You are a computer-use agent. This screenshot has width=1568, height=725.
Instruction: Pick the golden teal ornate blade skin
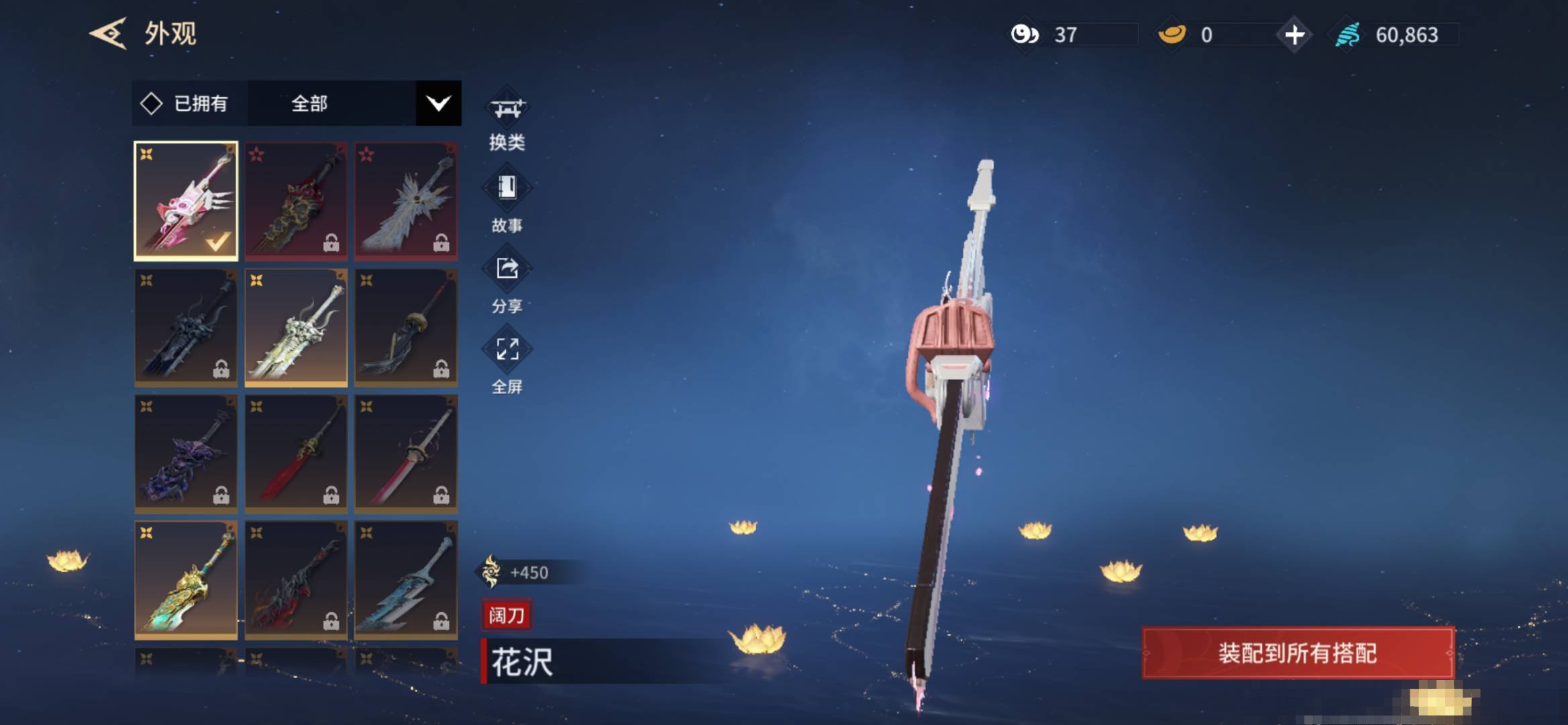[x=186, y=580]
